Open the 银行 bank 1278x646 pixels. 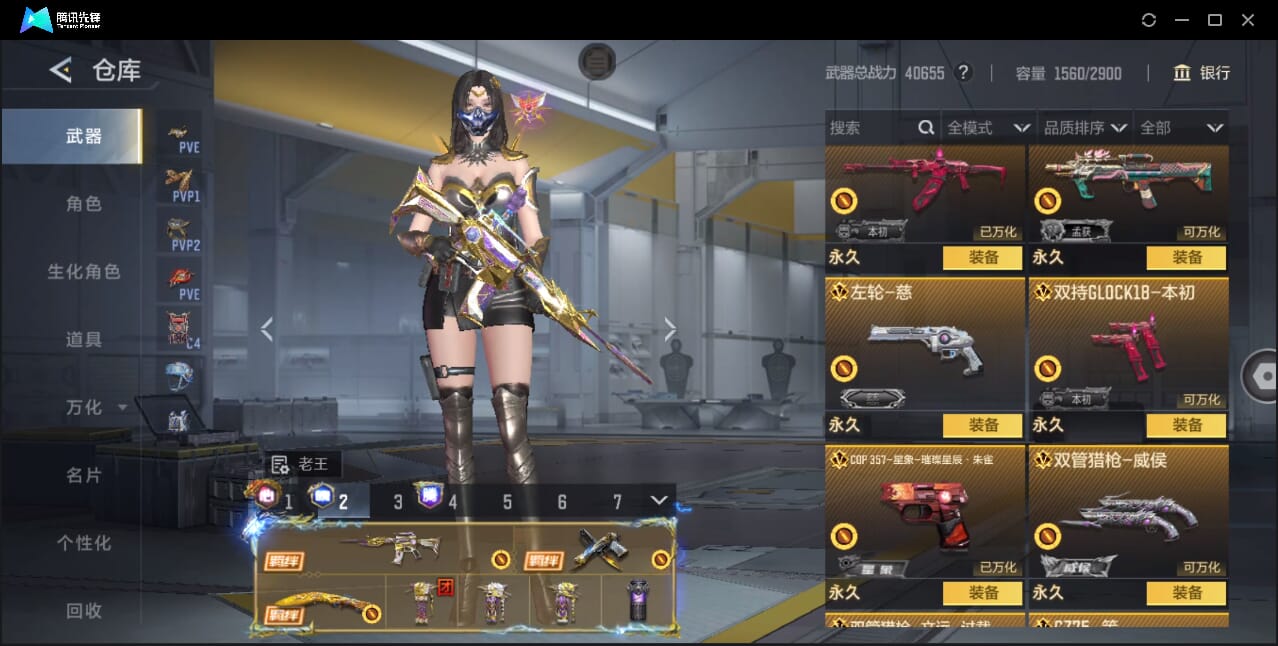pos(1202,73)
